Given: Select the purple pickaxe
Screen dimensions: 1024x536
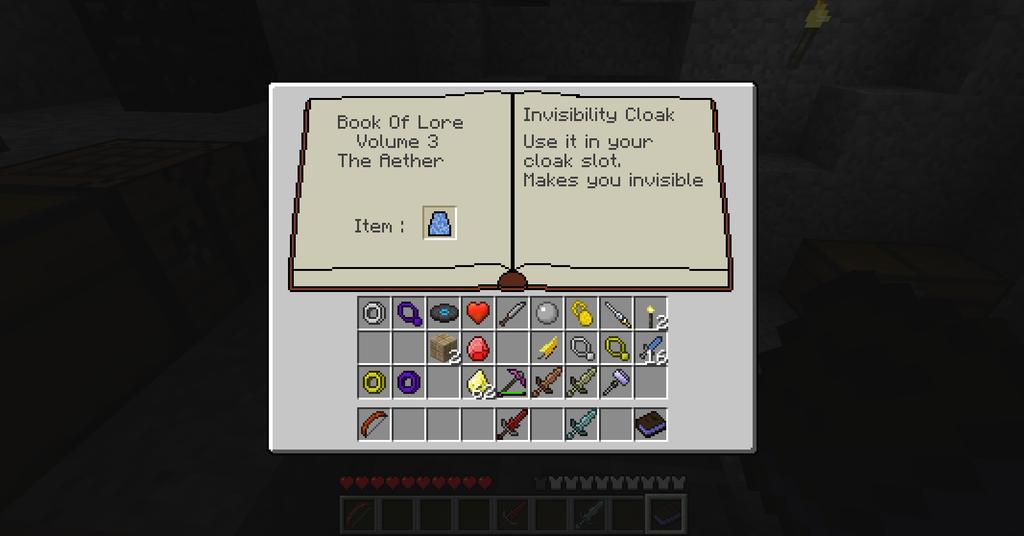Looking at the screenshot, I should pos(512,382).
